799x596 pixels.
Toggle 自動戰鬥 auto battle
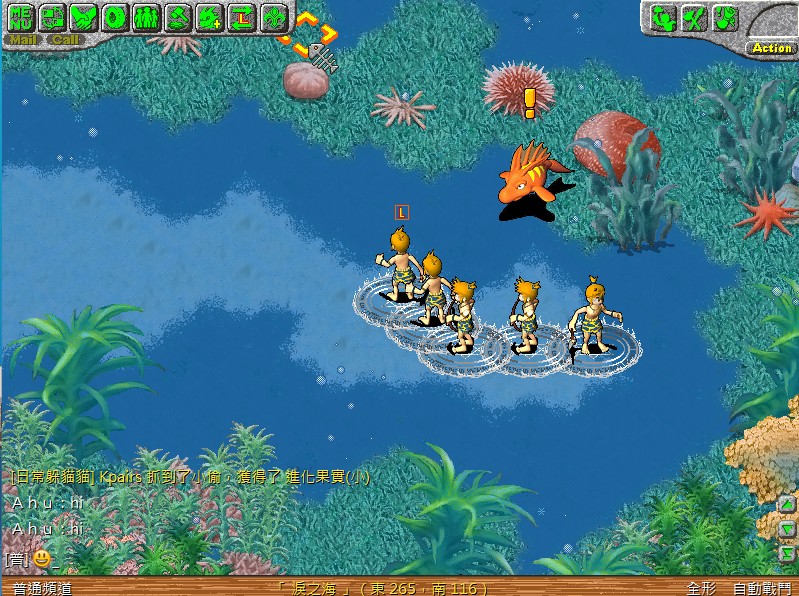(761, 588)
